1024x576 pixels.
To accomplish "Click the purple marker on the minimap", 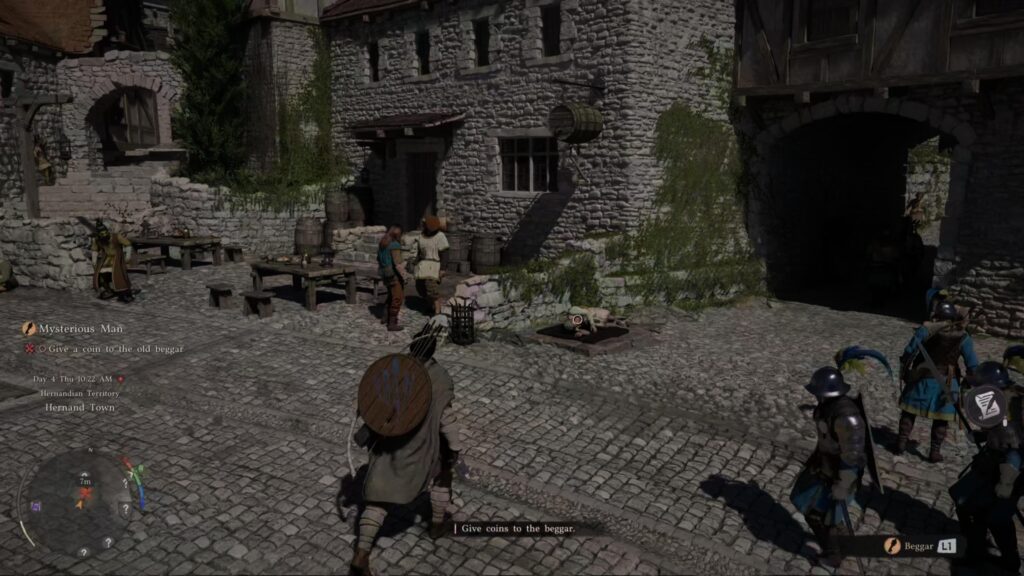I will (37, 506).
